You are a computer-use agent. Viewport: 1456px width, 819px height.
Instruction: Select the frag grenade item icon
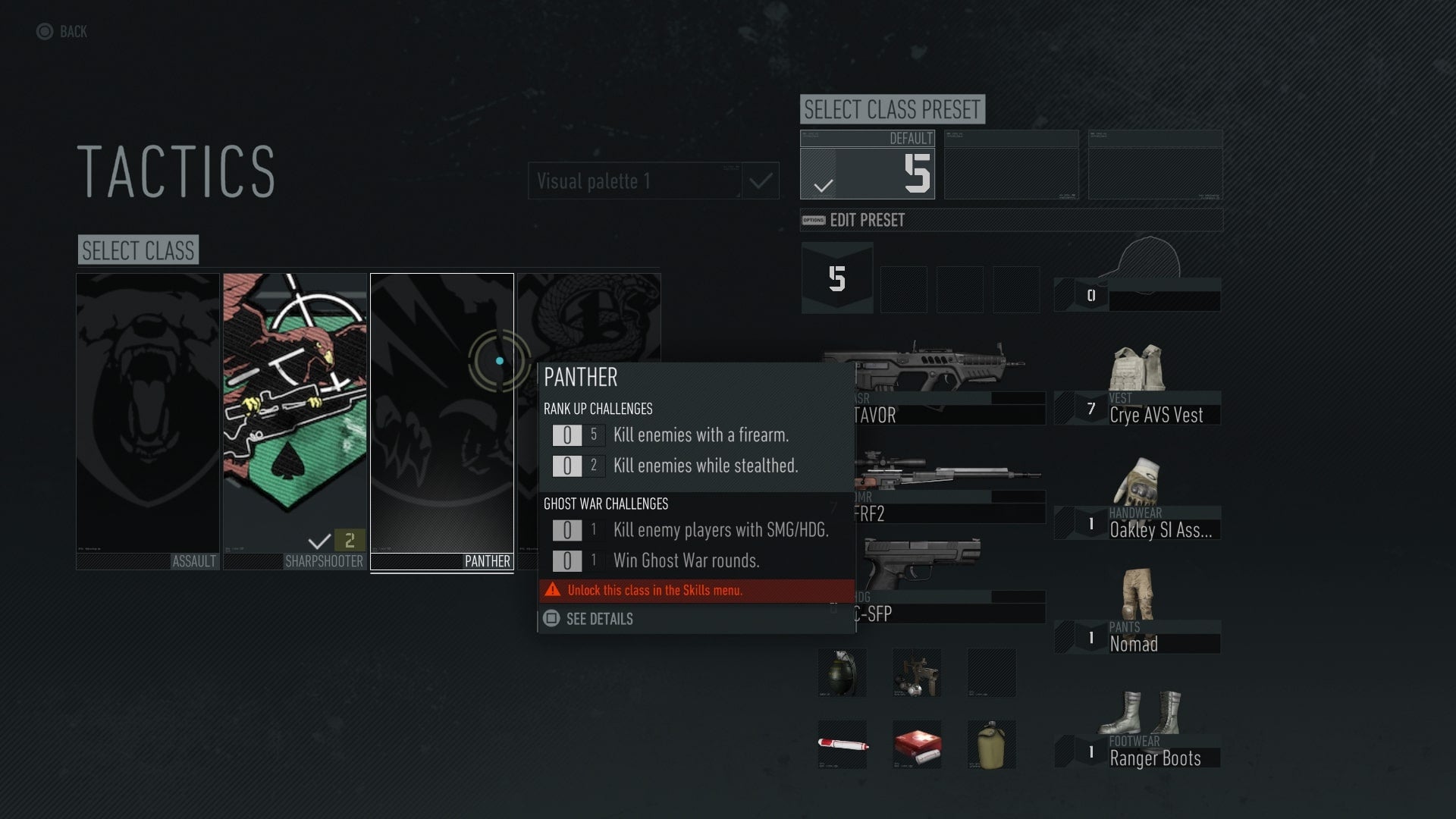pyautogui.click(x=841, y=672)
